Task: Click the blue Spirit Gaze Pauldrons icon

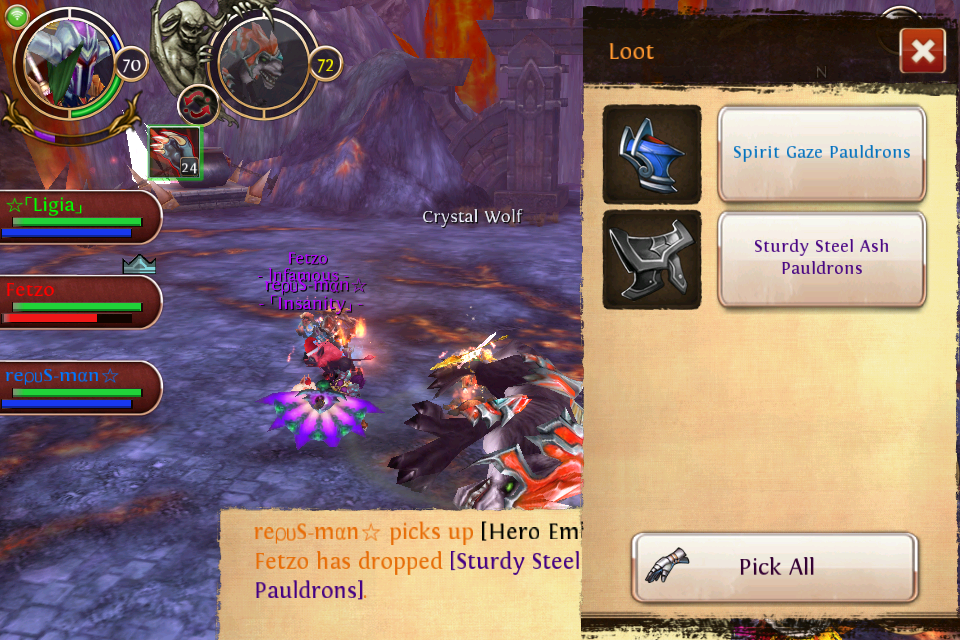Action: point(652,154)
